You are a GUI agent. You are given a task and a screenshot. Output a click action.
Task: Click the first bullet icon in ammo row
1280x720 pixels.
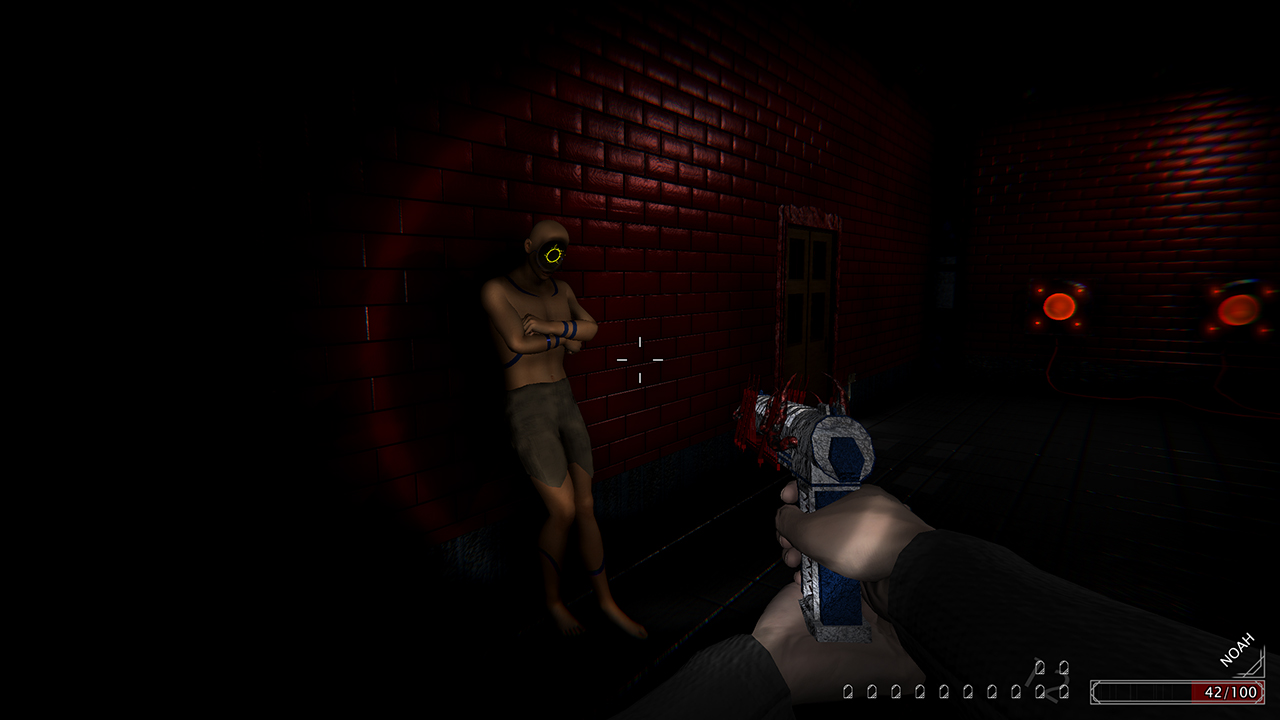point(849,692)
